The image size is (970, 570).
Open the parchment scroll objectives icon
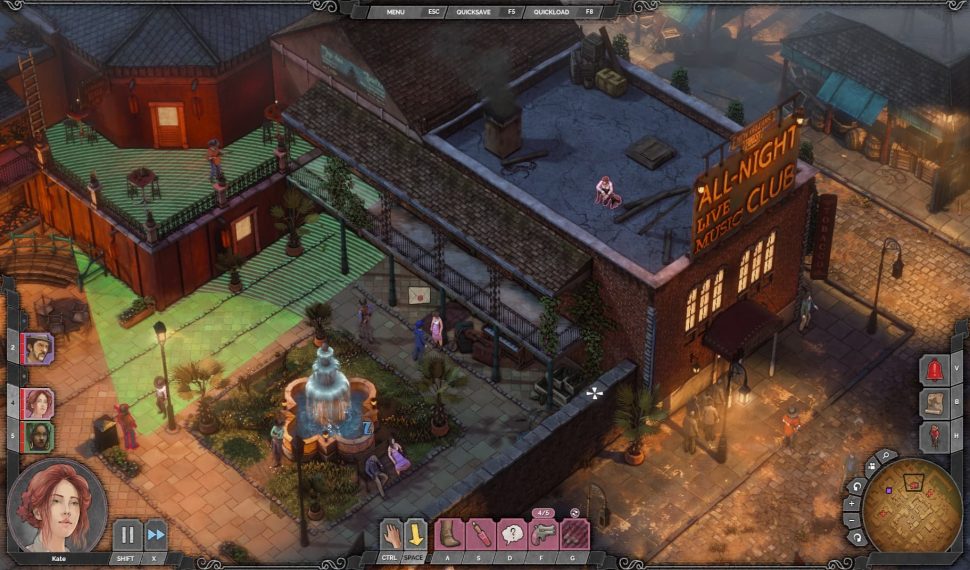coord(936,402)
